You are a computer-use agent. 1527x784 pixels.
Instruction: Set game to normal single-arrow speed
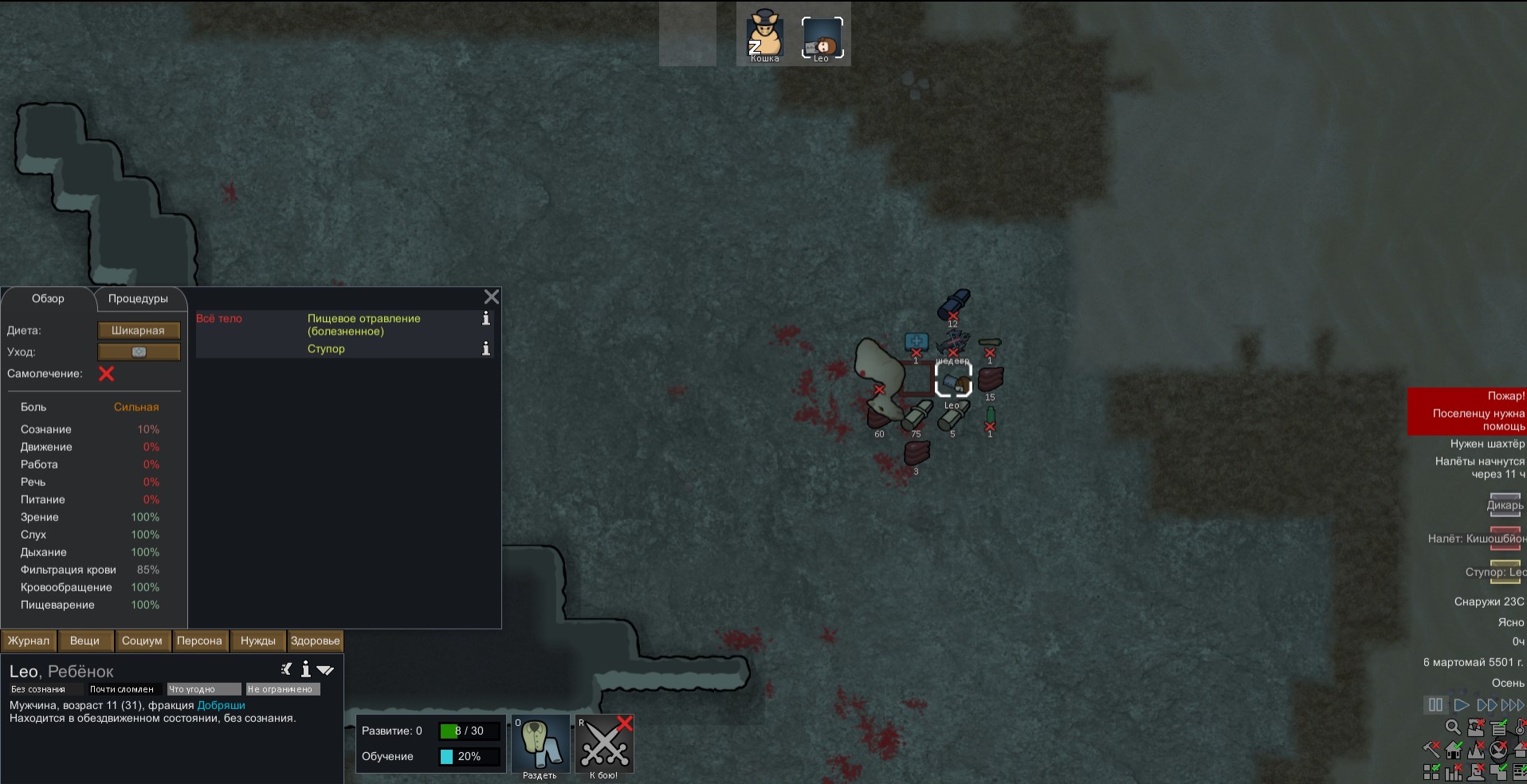pyautogui.click(x=1461, y=705)
